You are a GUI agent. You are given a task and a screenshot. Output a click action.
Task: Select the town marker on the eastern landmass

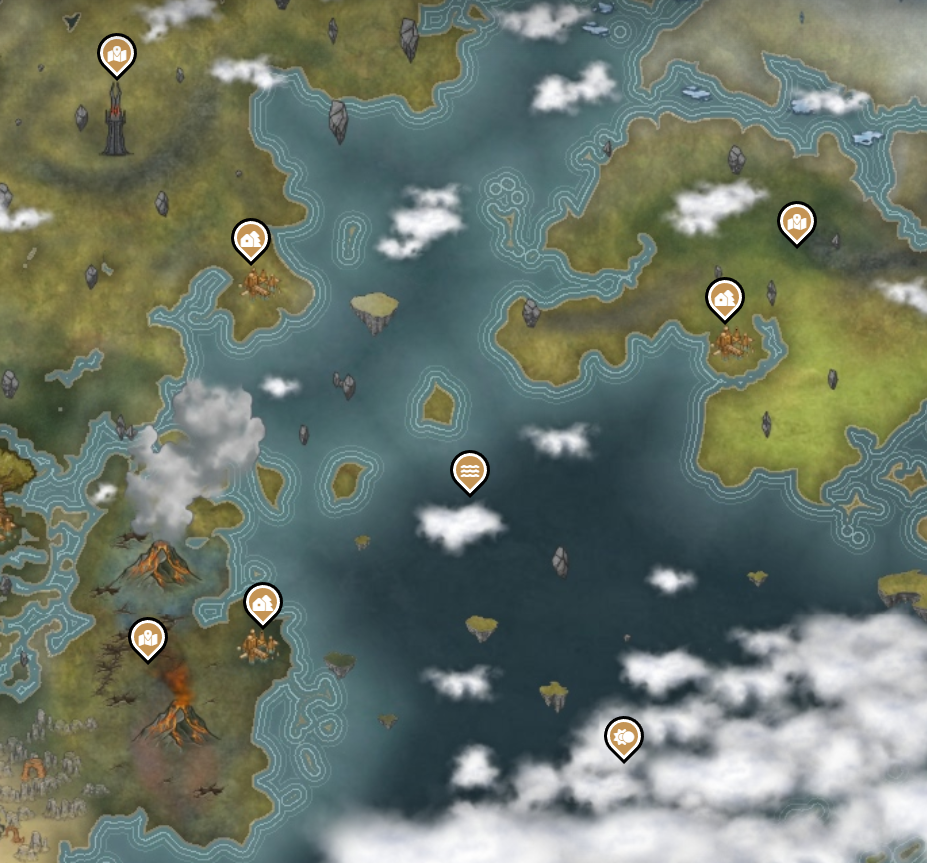724,297
